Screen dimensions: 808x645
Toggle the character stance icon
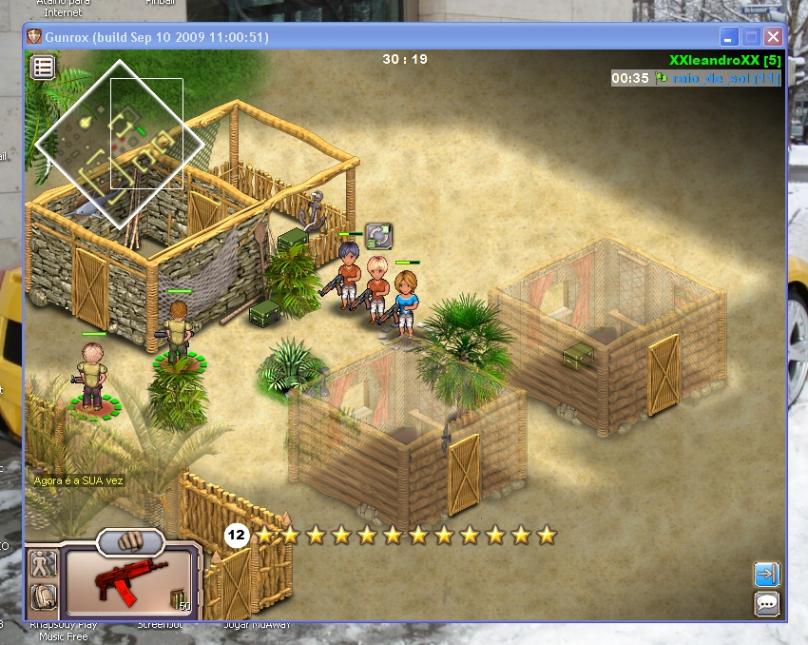point(43,564)
